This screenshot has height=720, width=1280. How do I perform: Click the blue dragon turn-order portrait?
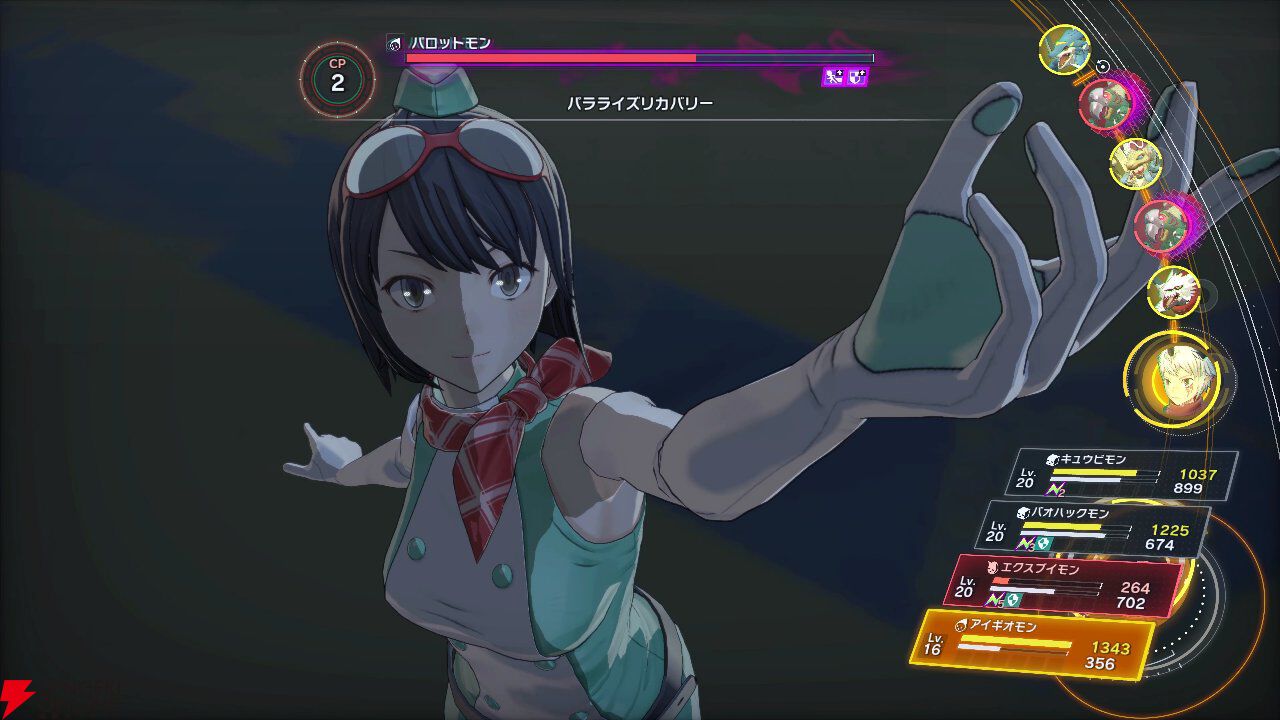(1064, 50)
